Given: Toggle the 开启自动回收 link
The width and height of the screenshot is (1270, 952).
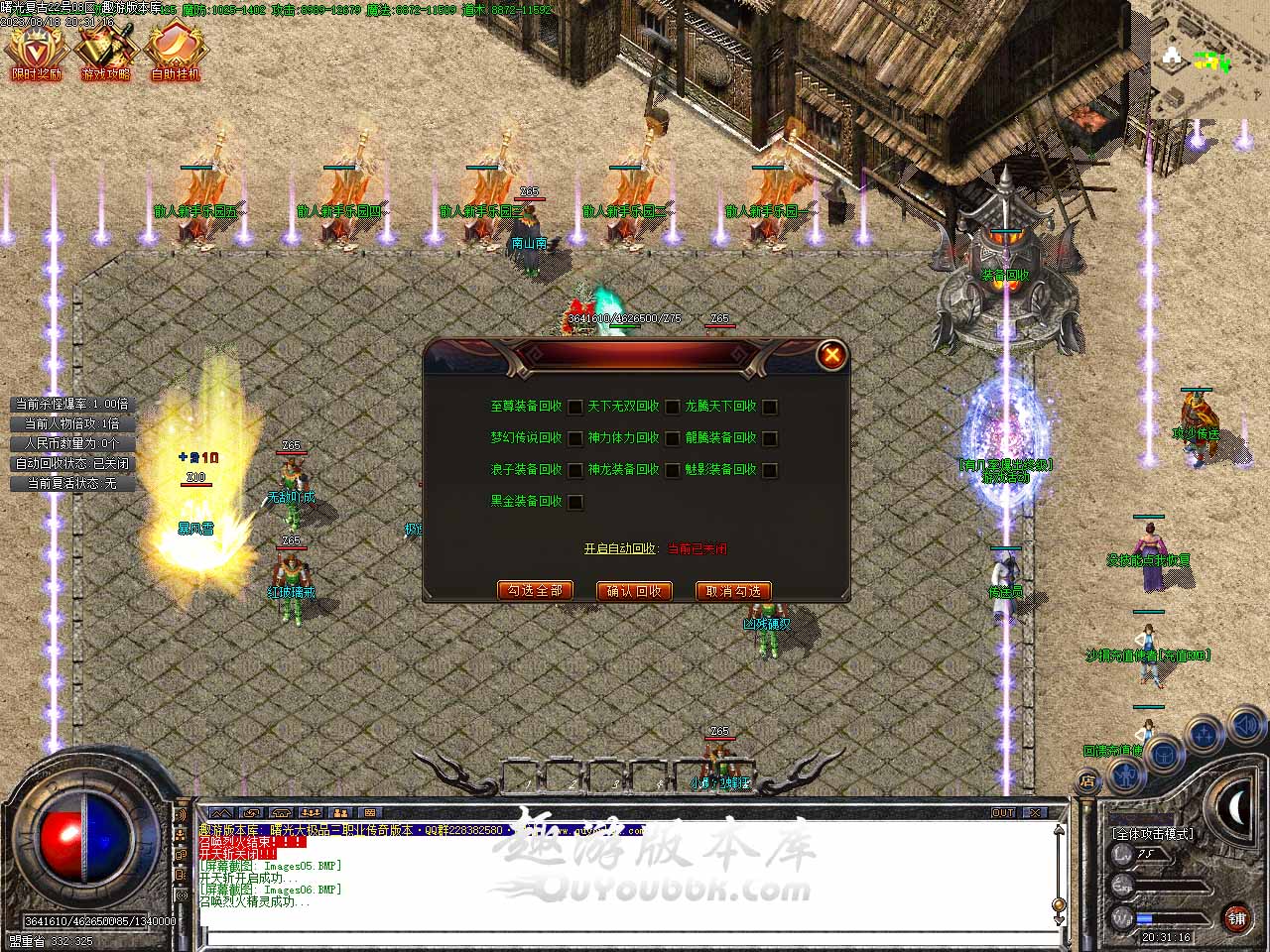Looking at the screenshot, I should (619, 548).
